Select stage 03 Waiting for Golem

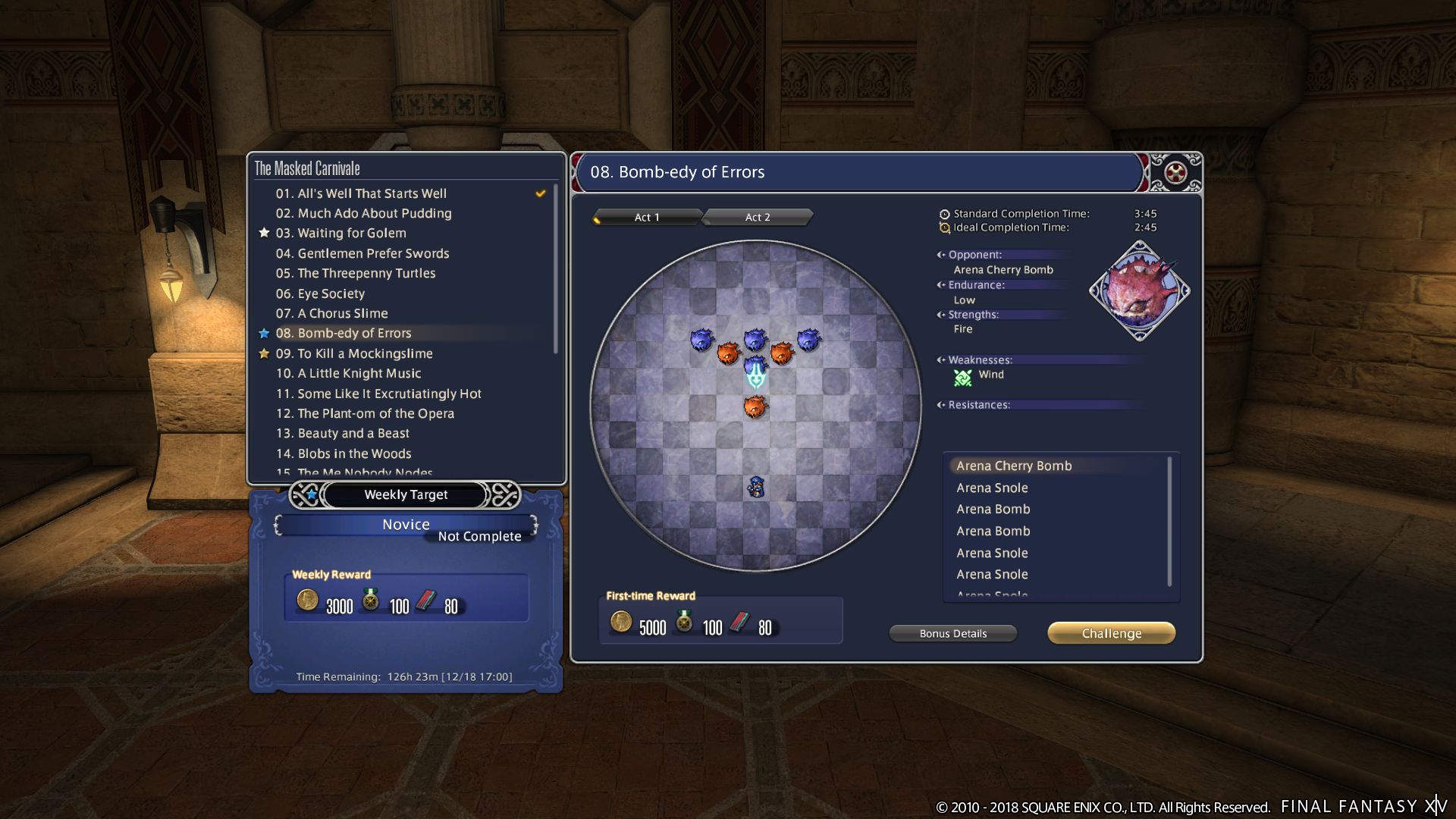[351, 233]
